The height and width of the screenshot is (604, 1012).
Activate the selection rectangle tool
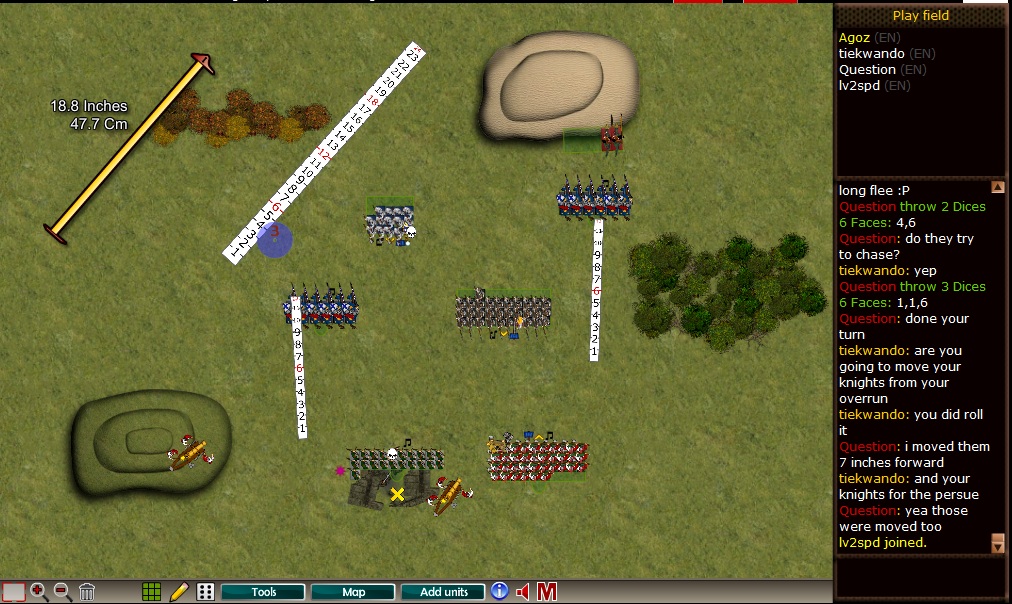pos(13,592)
